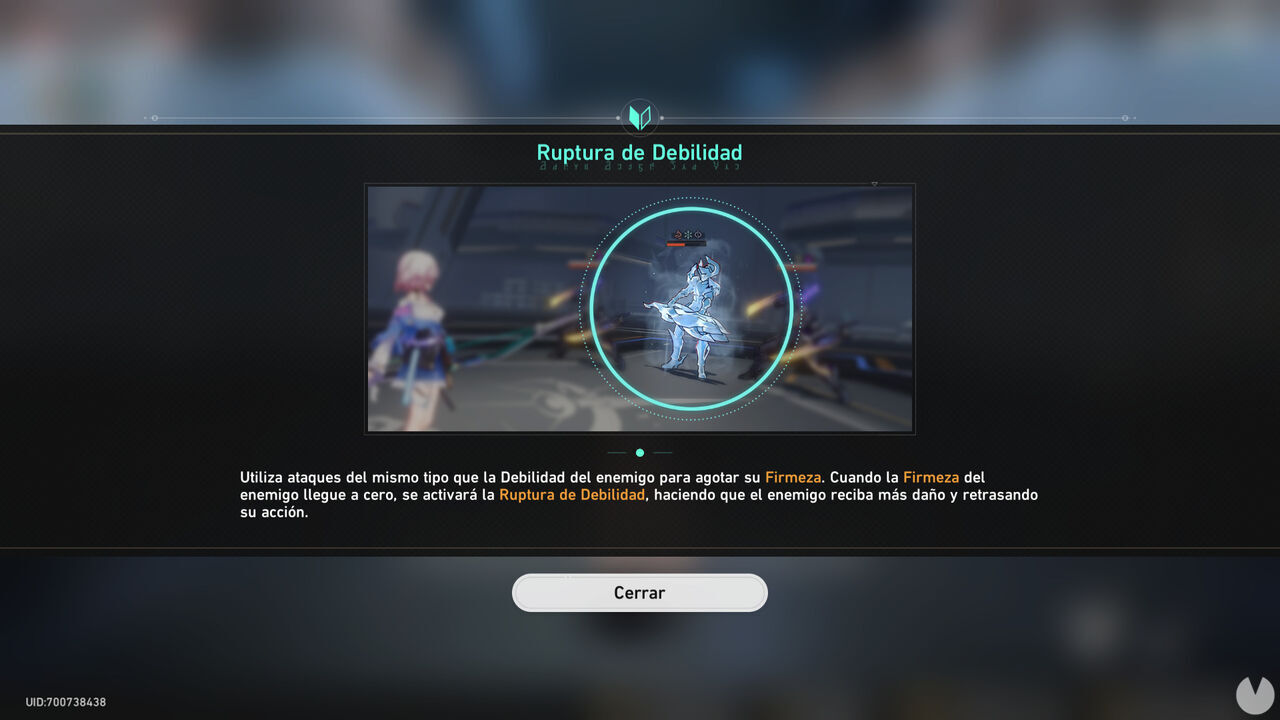
Task: Select the active page indicator dot below the image
Action: coord(640,452)
